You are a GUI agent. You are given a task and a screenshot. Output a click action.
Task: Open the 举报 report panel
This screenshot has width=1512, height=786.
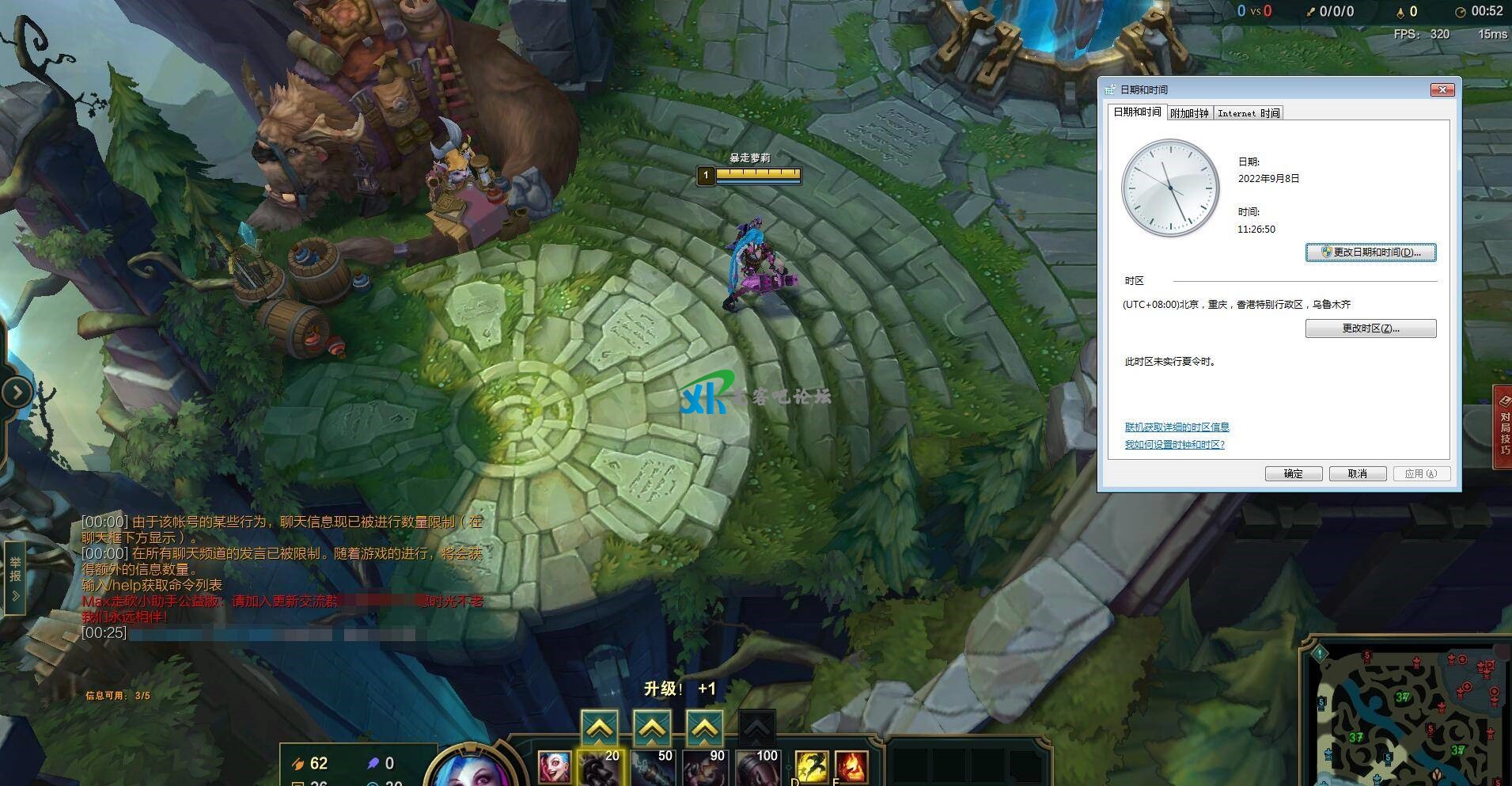click(15, 578)
